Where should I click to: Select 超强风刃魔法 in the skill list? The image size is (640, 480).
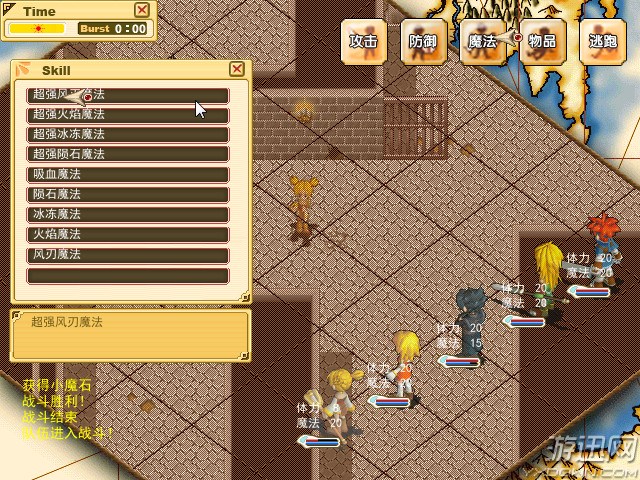coord(128,95)
